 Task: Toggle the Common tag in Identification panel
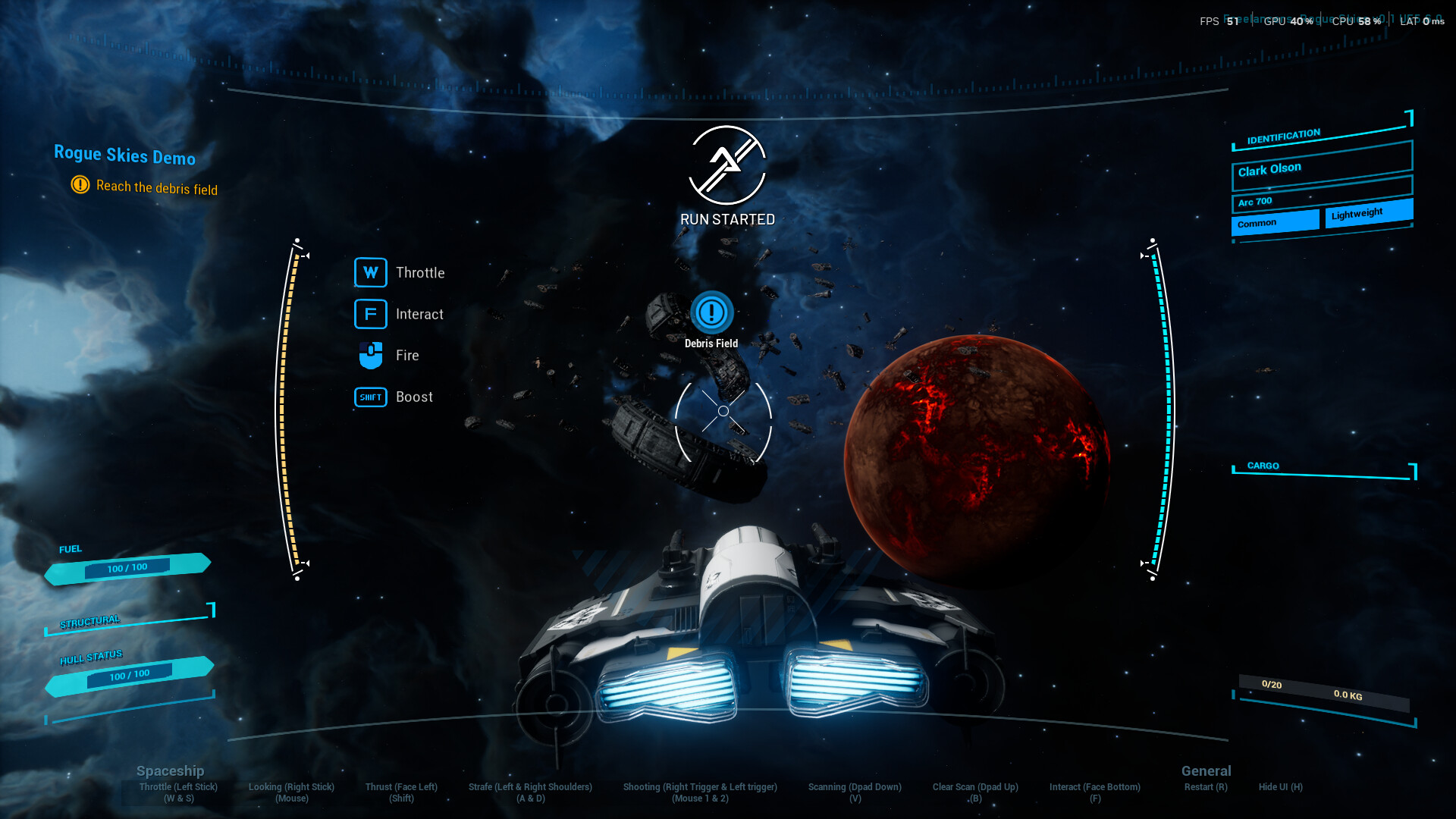[x=1275, y=221]
